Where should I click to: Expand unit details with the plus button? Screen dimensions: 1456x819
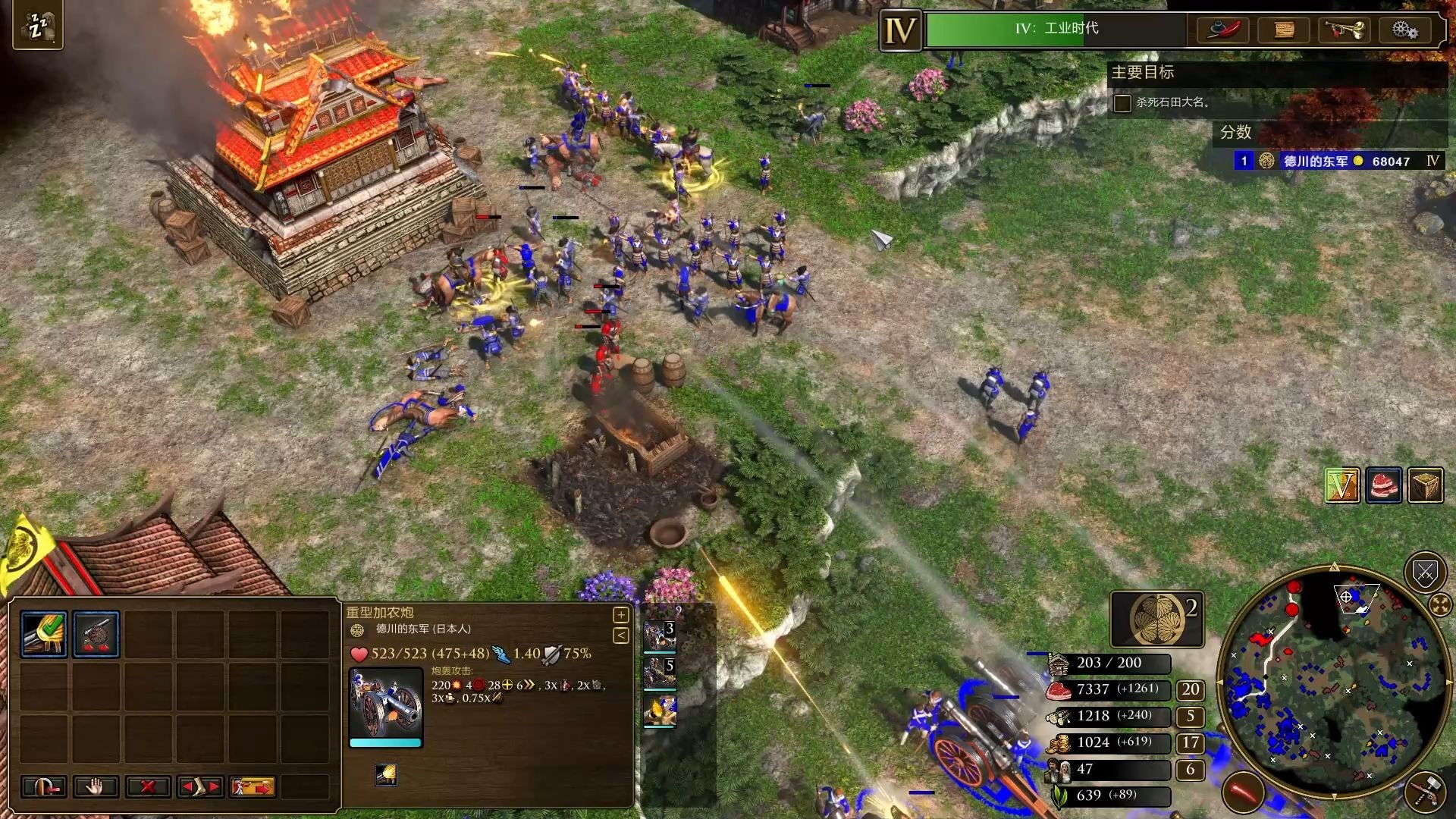tap(620, 615)
